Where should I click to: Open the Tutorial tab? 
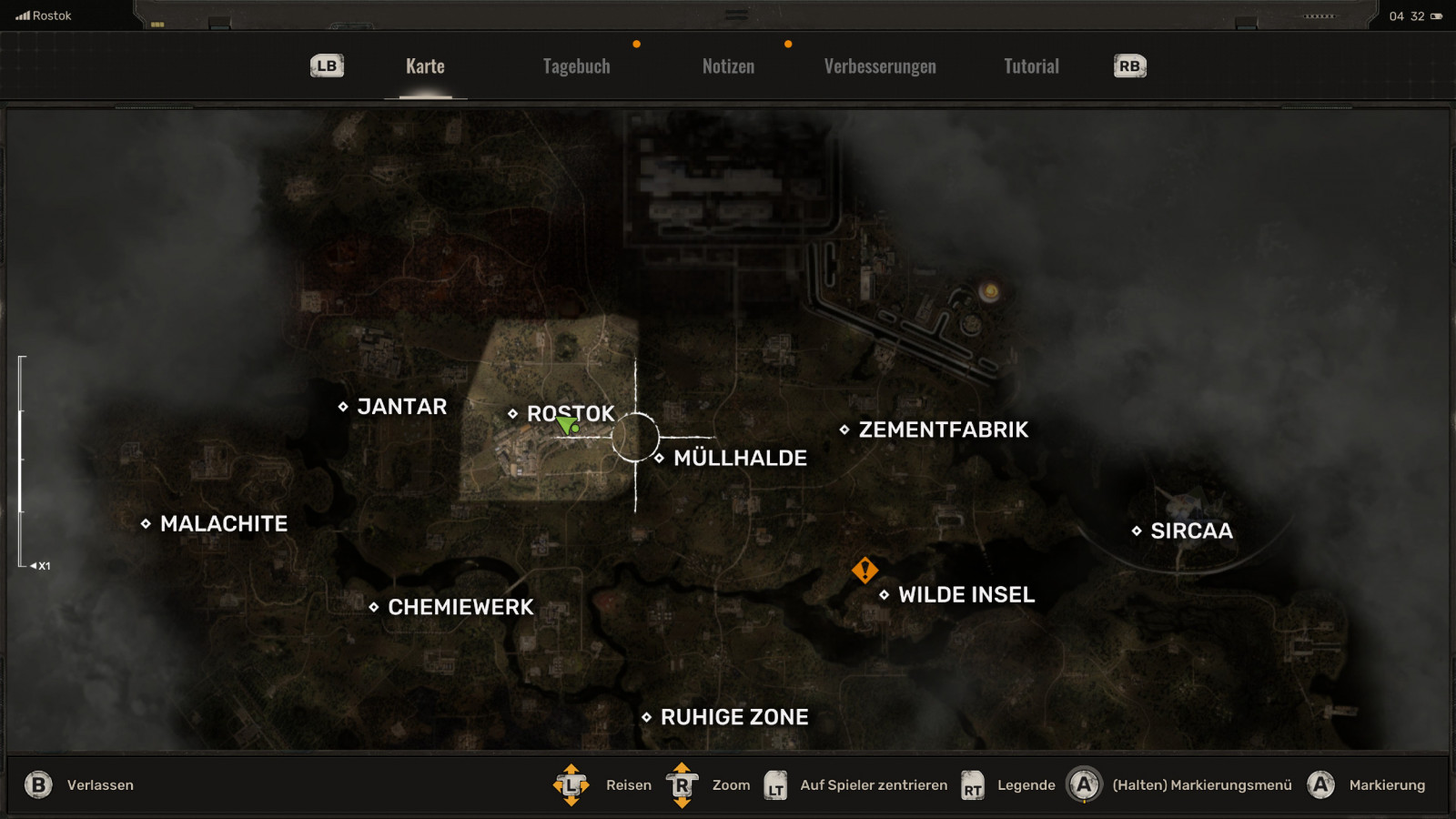[1031, 66]
